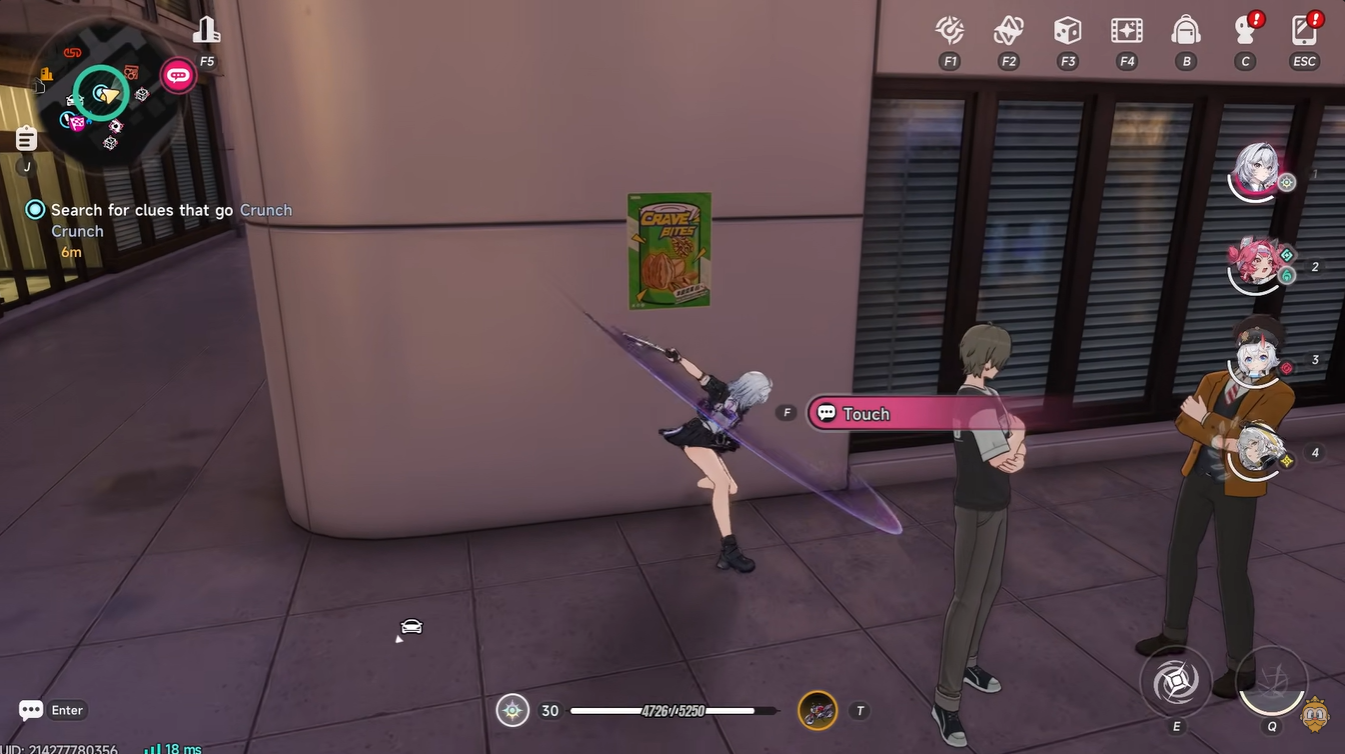
Task: Open the character menu with notification badge
Action: pos(1244,31)
